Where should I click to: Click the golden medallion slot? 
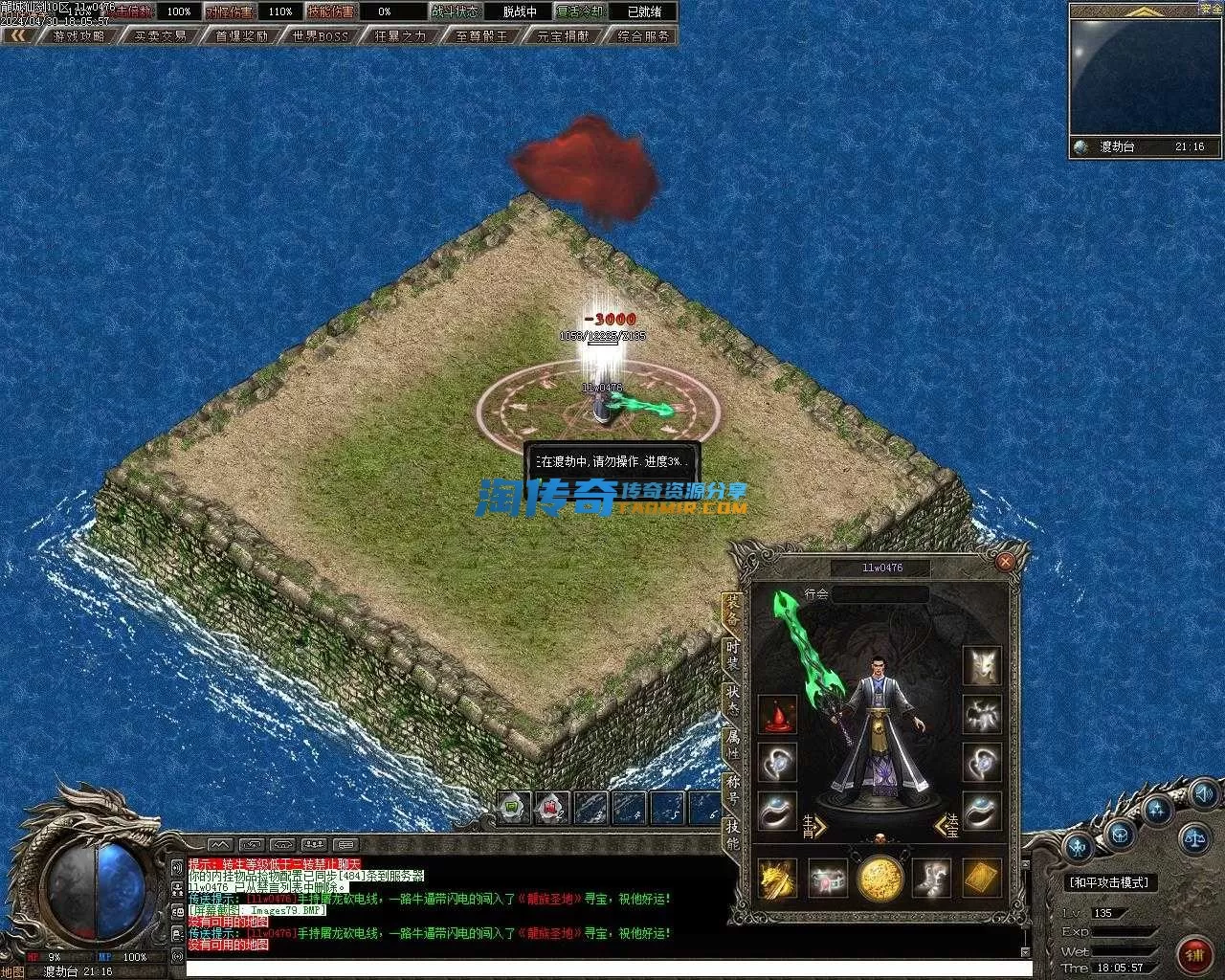coord(880,878)
